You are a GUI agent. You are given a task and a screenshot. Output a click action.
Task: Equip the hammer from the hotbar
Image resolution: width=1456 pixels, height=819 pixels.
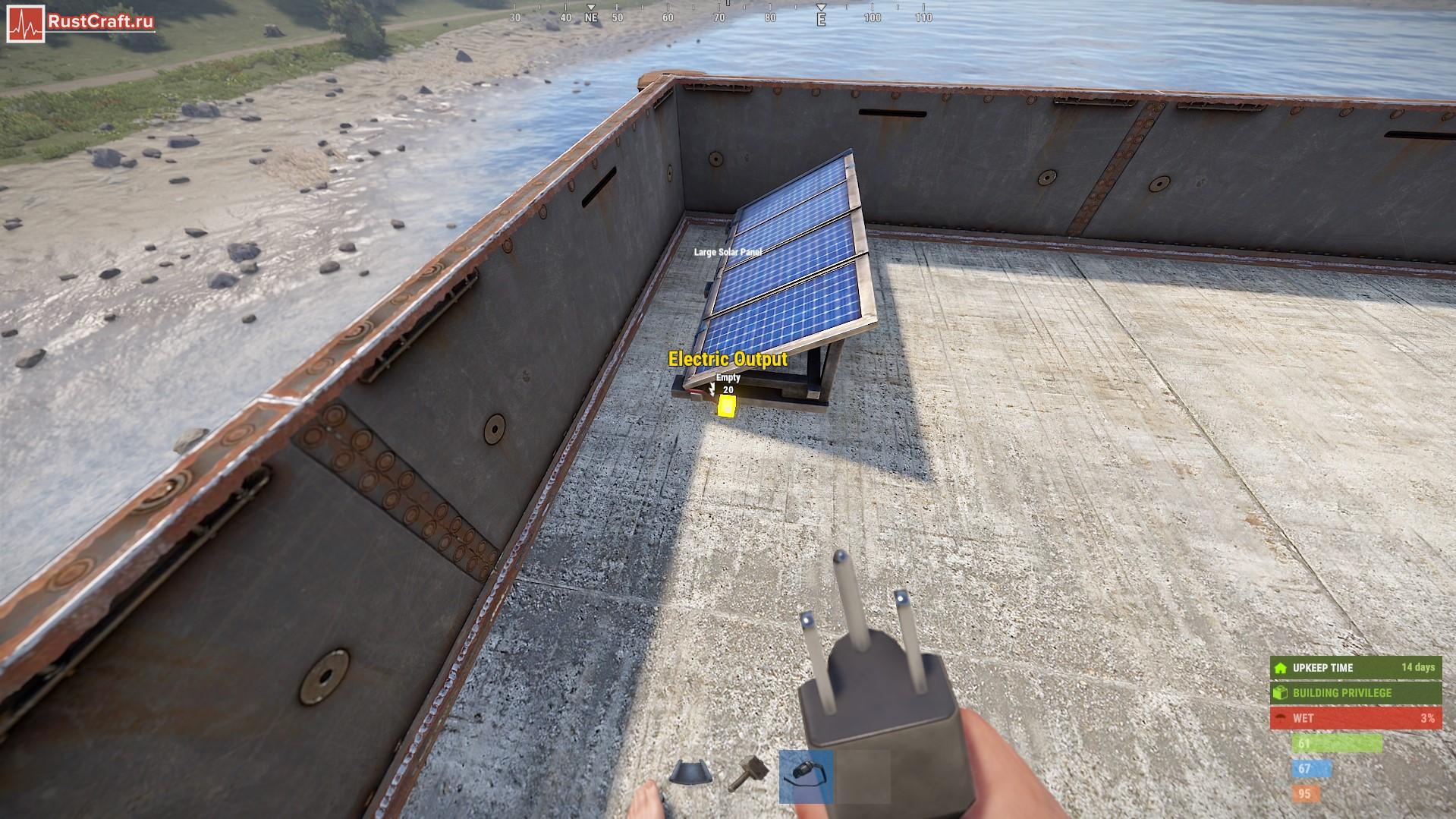coord(747,773)
